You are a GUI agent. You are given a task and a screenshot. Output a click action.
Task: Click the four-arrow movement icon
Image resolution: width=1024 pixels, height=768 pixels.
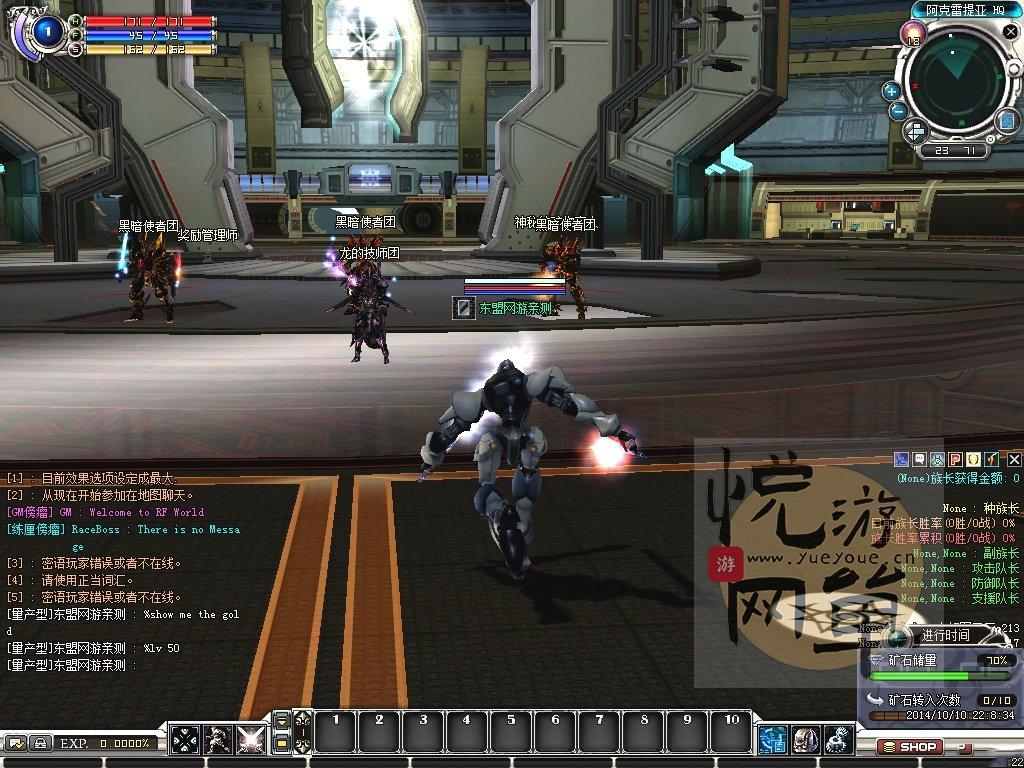185,740
